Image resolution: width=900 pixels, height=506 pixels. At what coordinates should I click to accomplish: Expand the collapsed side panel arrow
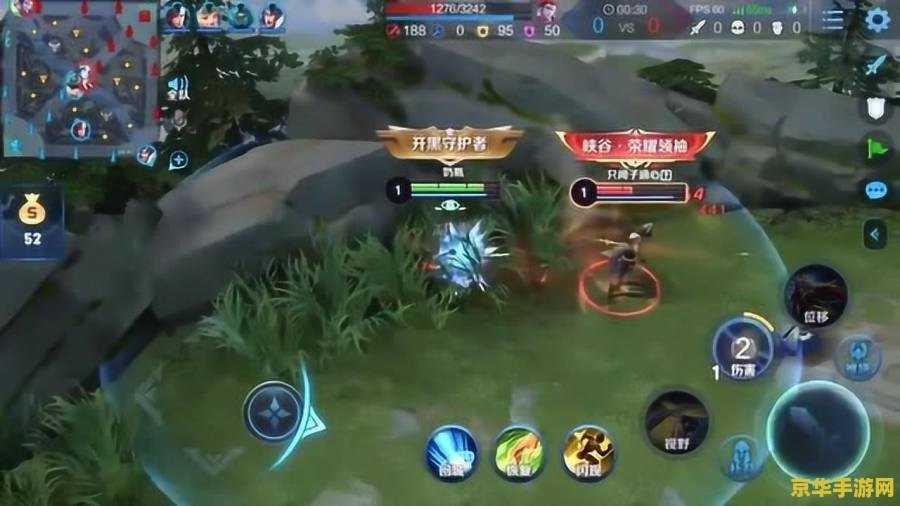point(876,235)
